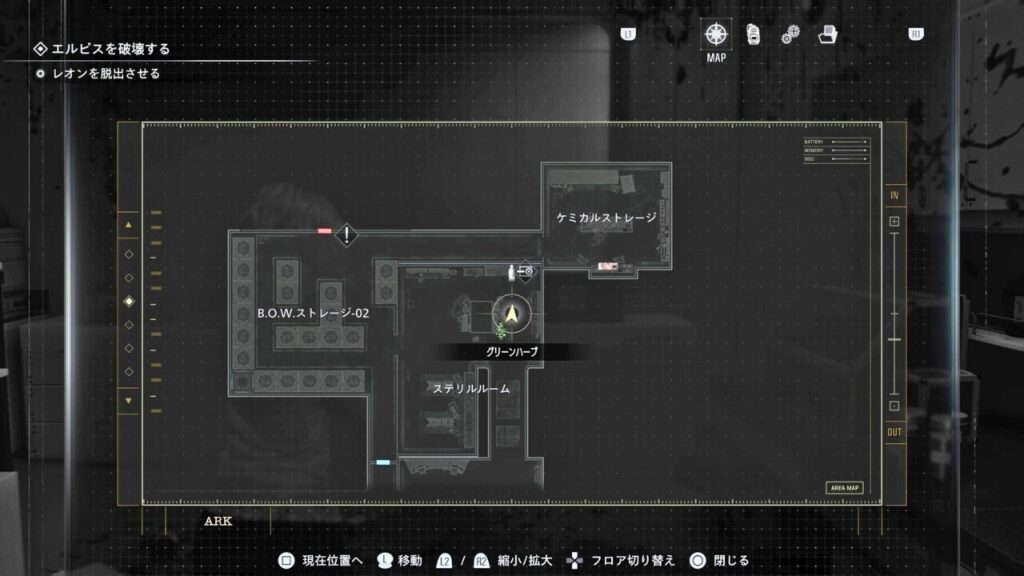
Task: Switch to the gears settings tab
Action: 790,35
